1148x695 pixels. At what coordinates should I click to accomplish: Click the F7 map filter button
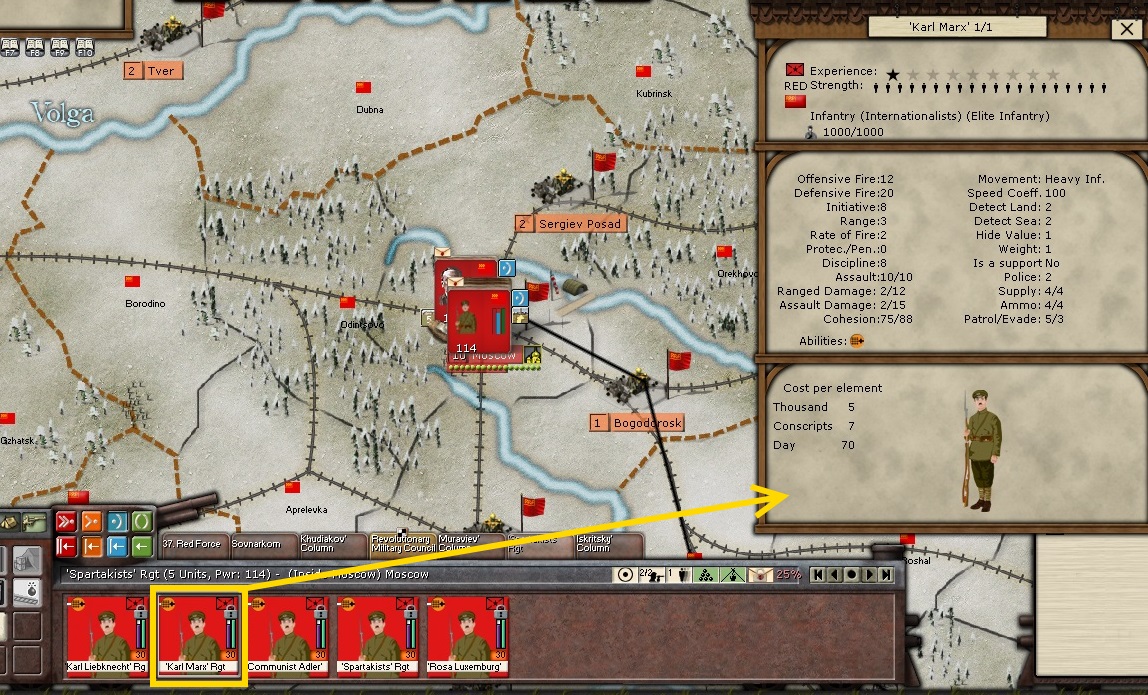pos(10,46)
